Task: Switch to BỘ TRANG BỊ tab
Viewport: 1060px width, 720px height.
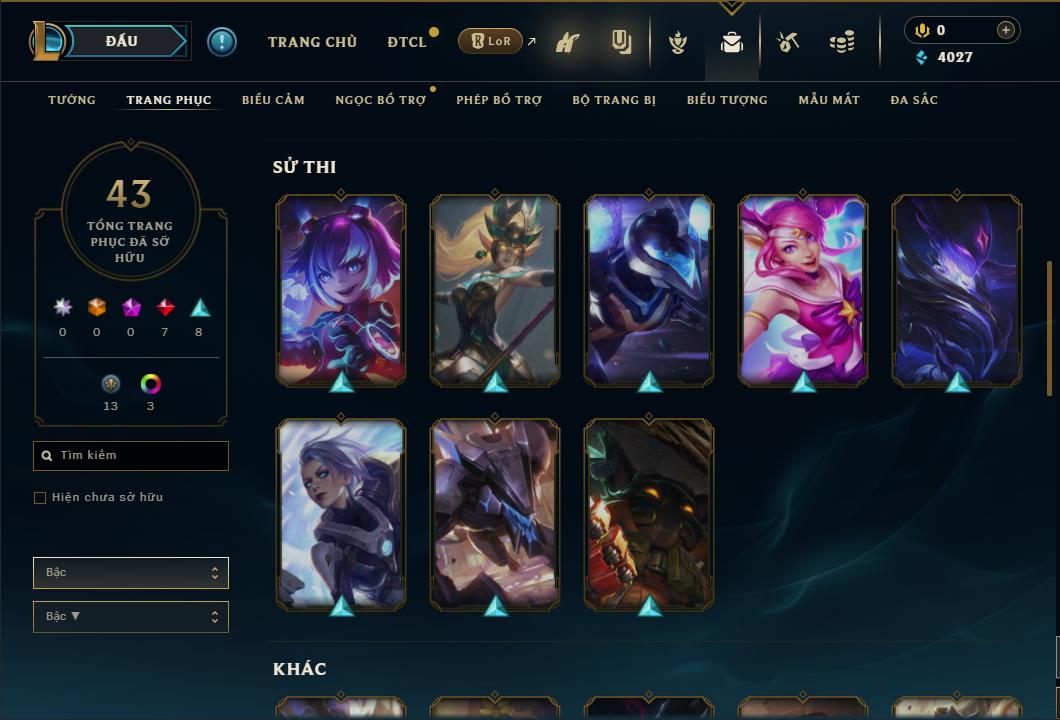Action: (x=614, y=100)
